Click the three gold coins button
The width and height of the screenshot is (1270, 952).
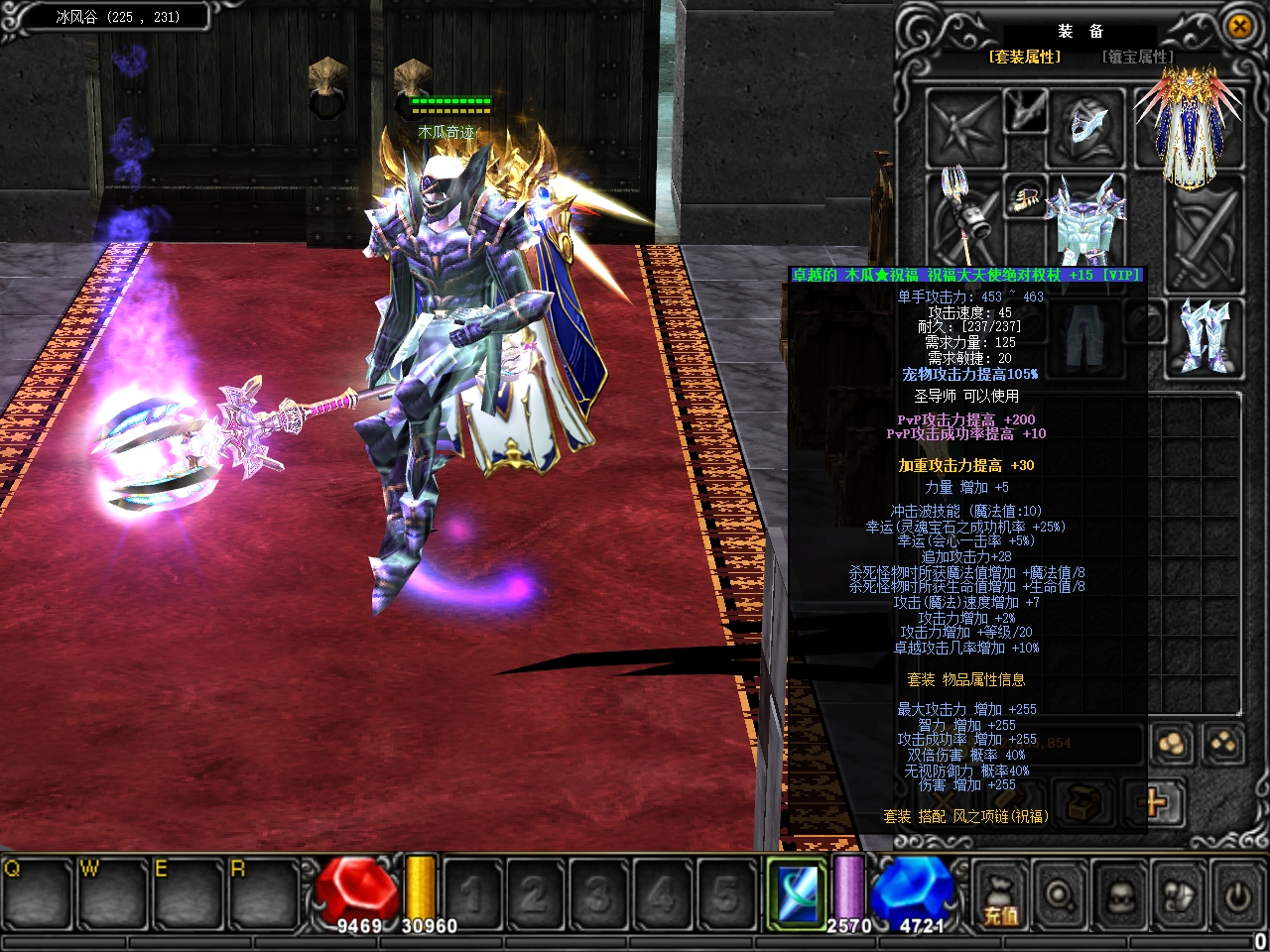coord(1172,744)
